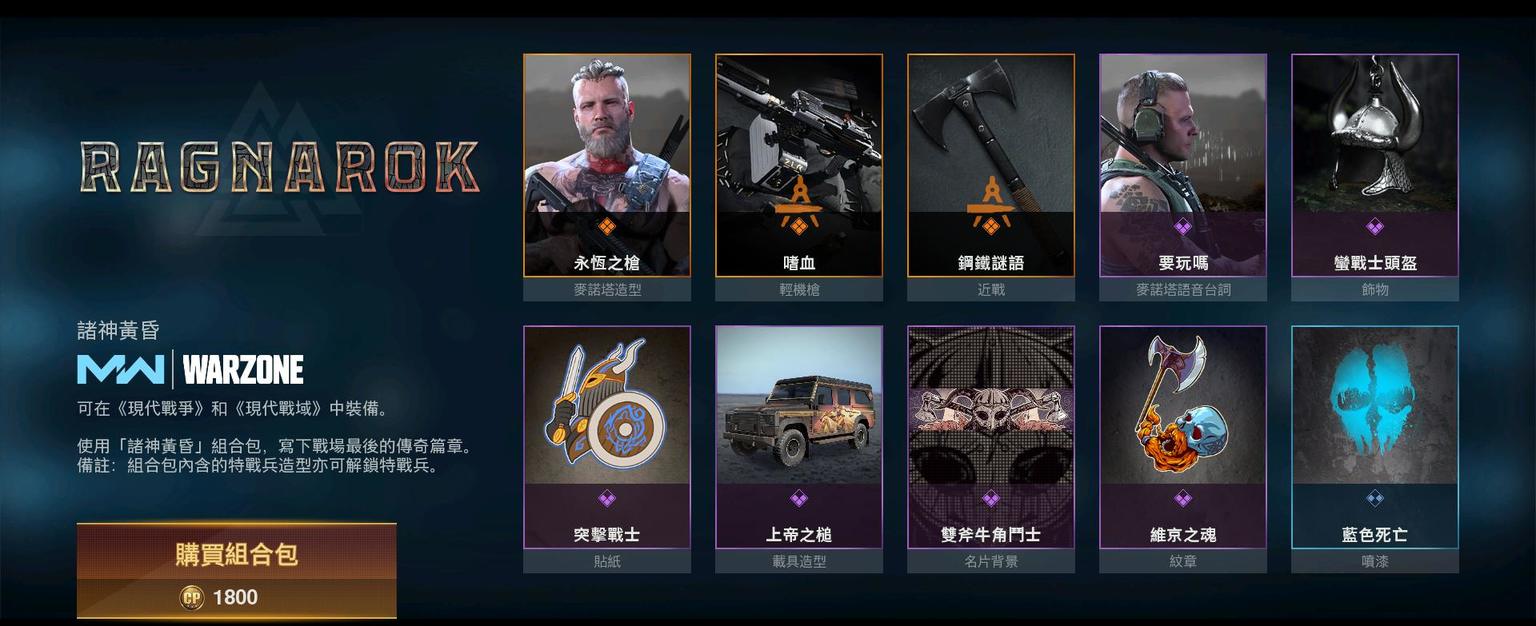Select the 蠻戰士頭盔 helmet charm
Screen dimensions: 1536x626
pos(1375,165)
